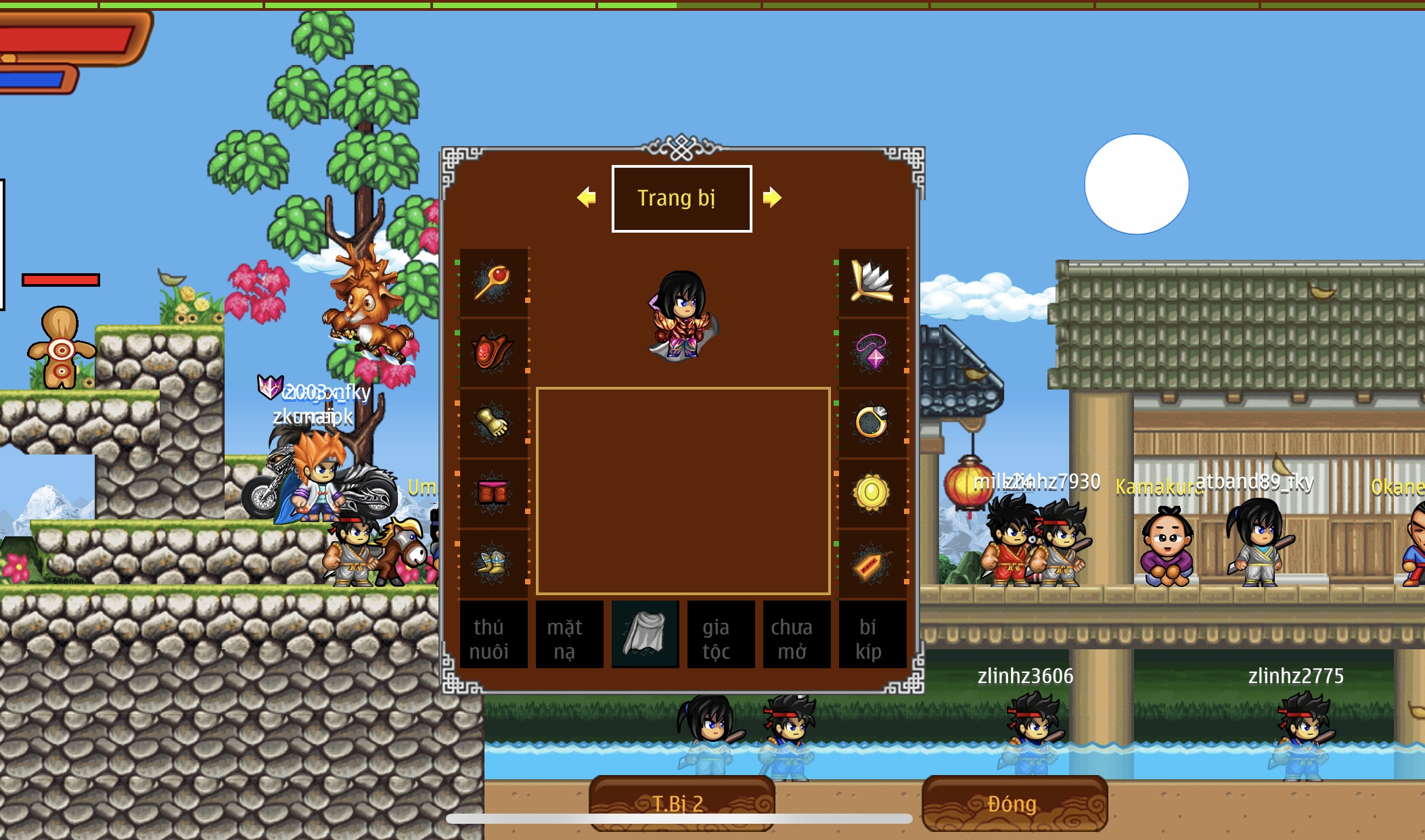Switch to T.Bị 2 equipment page
Image resolution: width=1425 pixels, height=840 pixels.
tap(681, 803)
